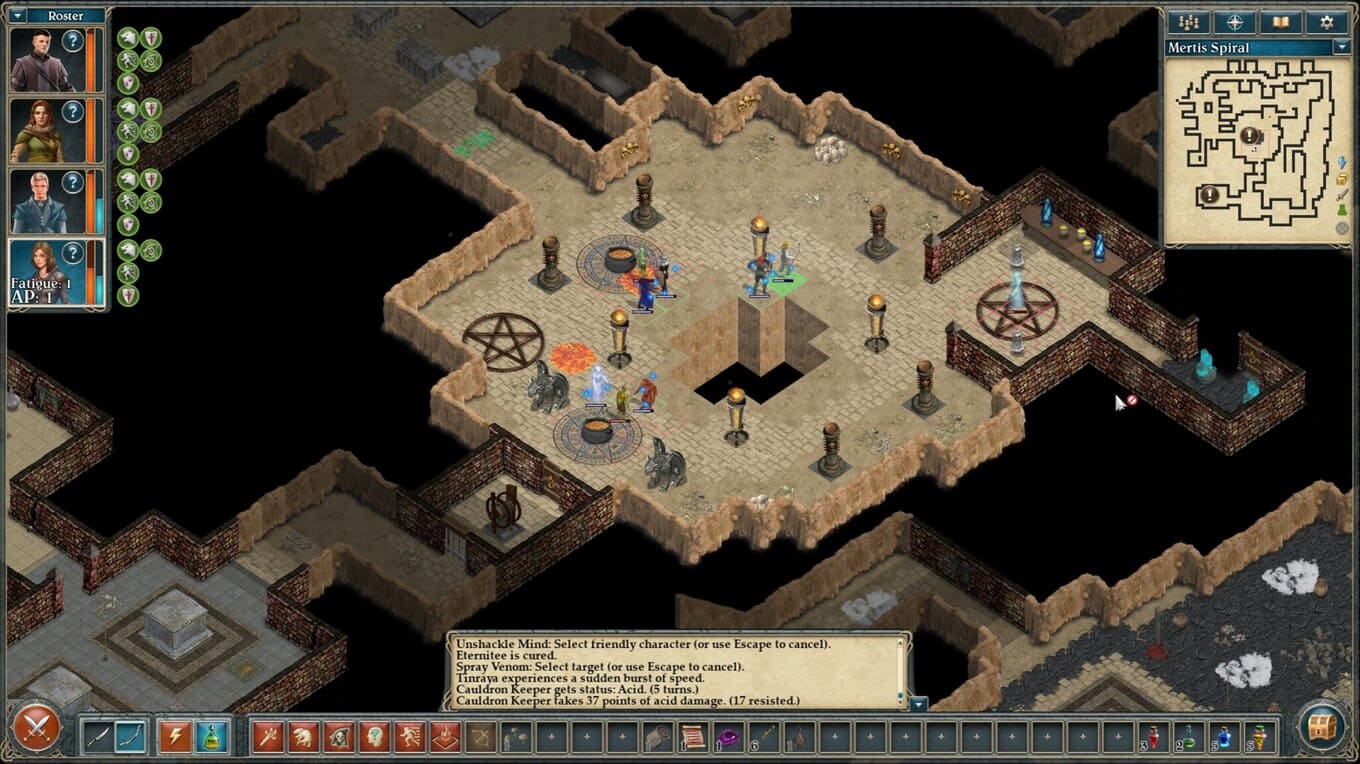Toggle combat mode with the crossed swords button
Screen dimensions: 1360x764
coord(37,727)
